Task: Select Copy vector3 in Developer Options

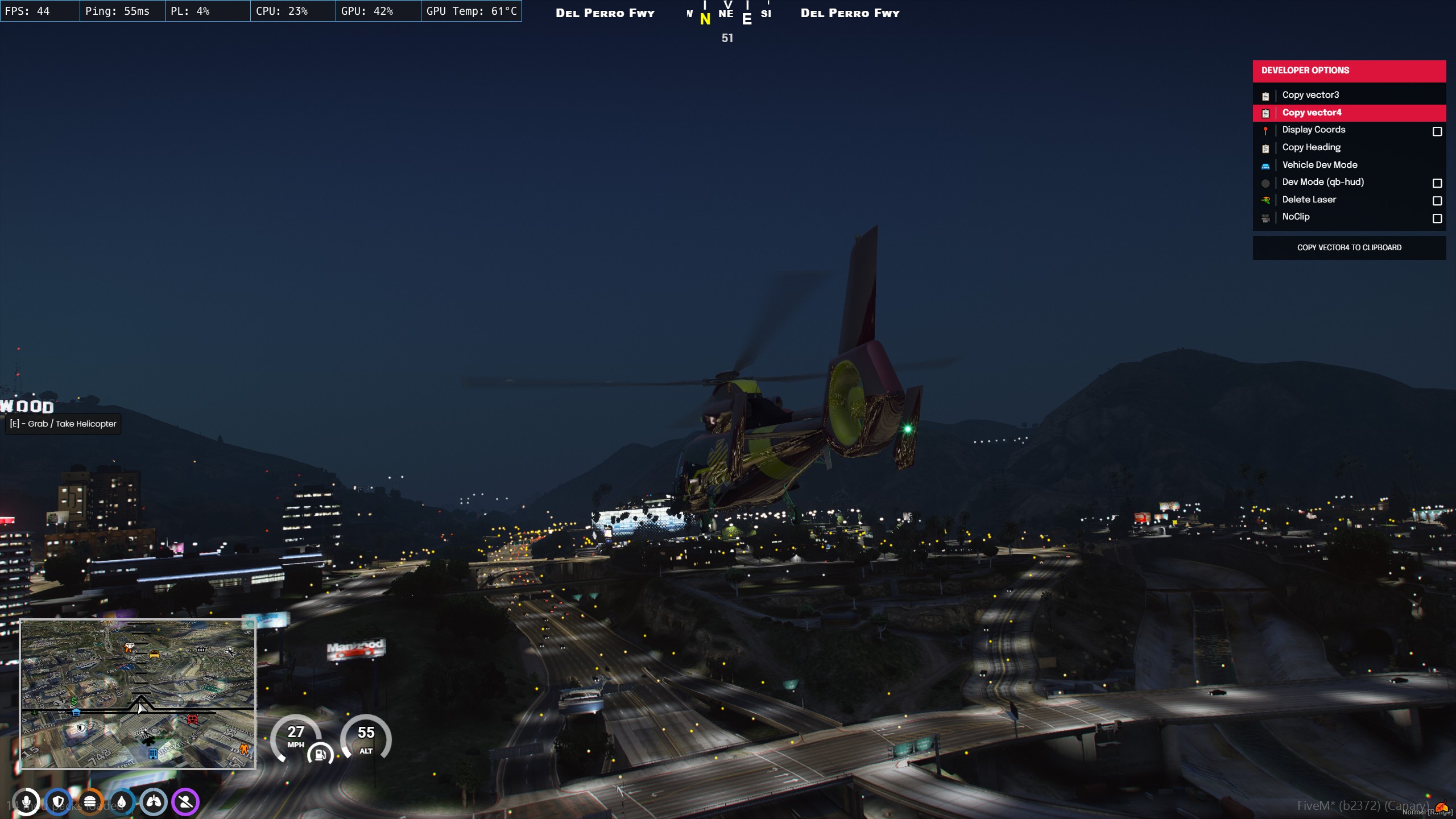Action: [x=1310, y=95]
